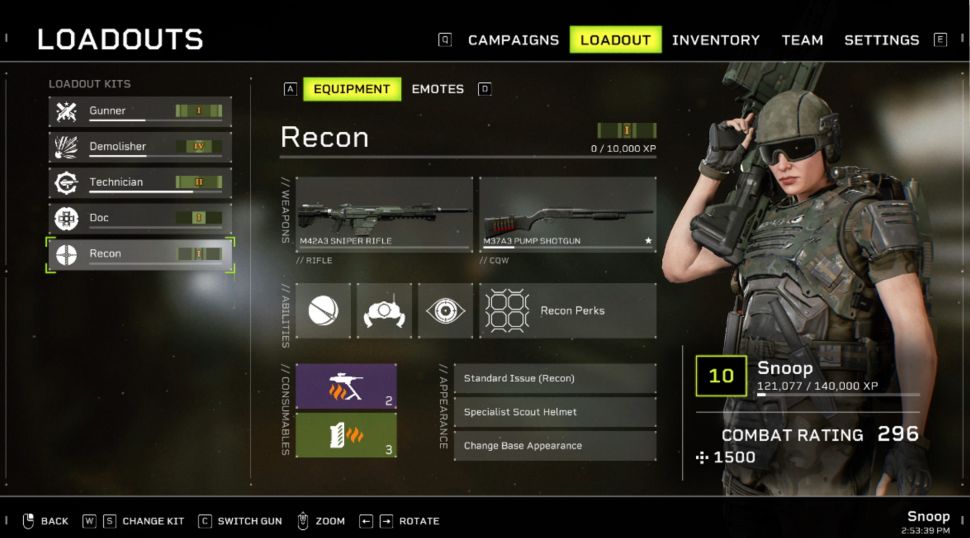Select the M37A3 Pump Shotgun slot

click(x=567, y=215)
